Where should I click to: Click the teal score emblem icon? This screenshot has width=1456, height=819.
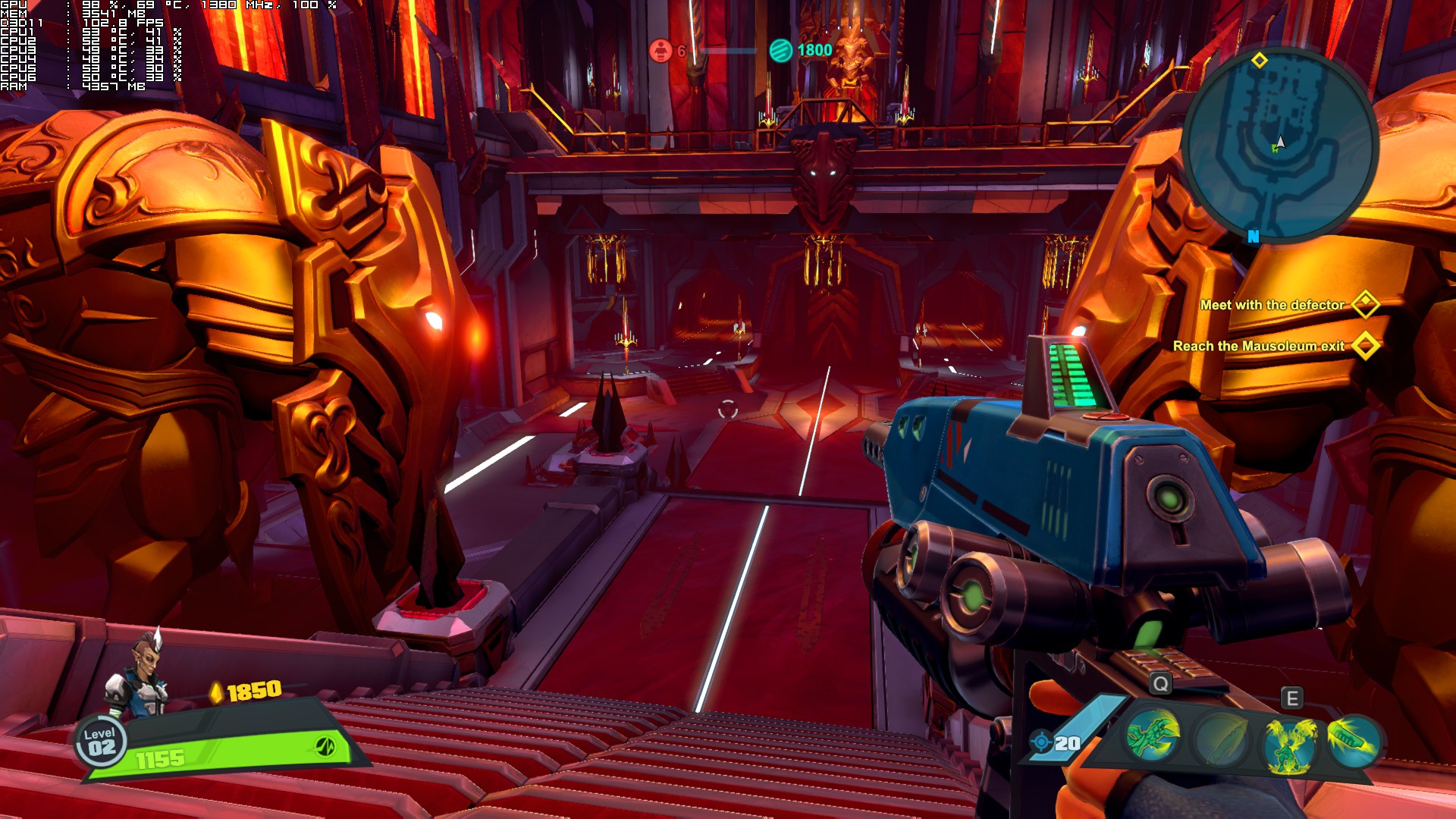(780, 50)
